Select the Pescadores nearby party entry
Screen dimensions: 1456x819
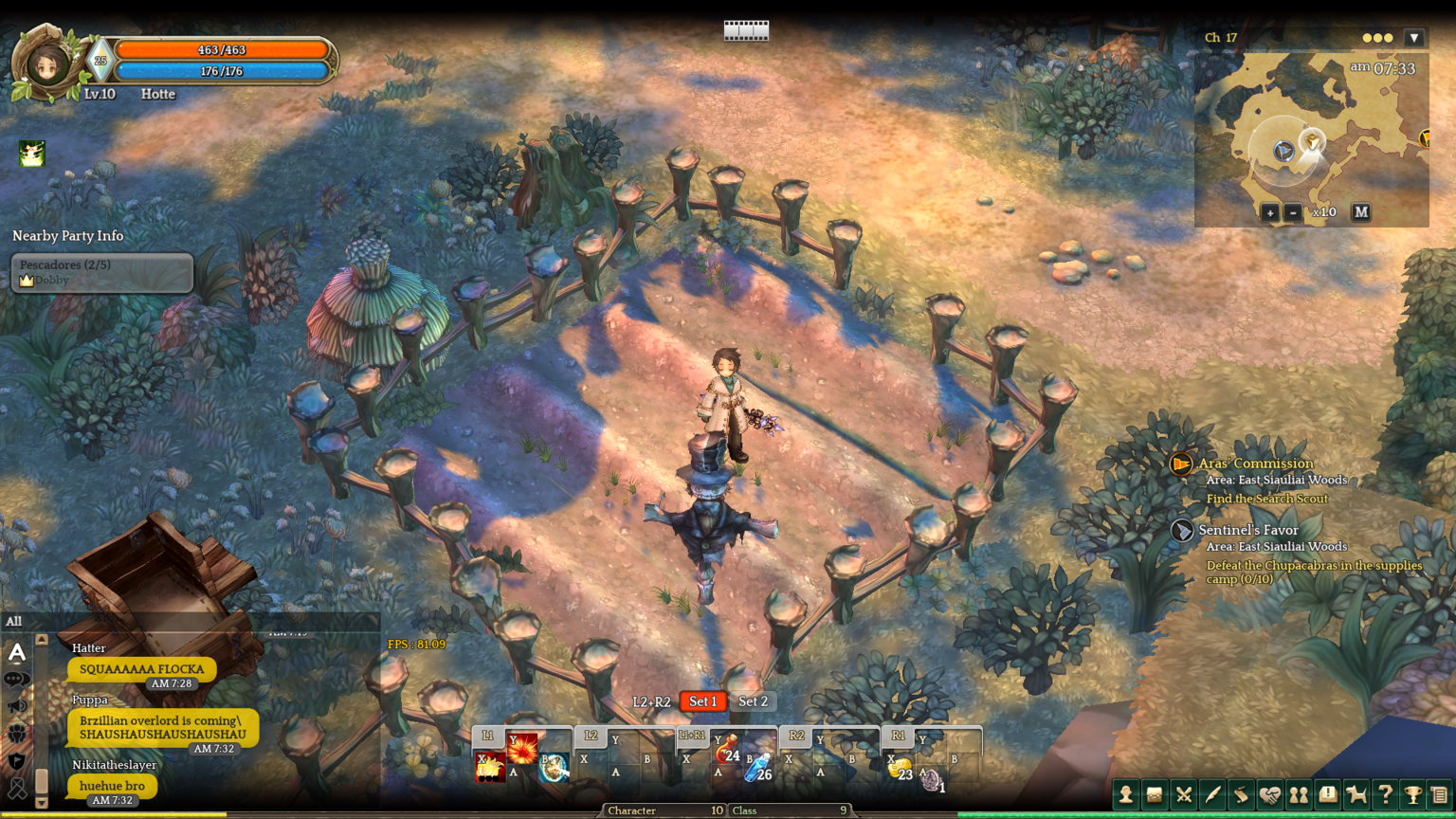(x=101, y=272)
